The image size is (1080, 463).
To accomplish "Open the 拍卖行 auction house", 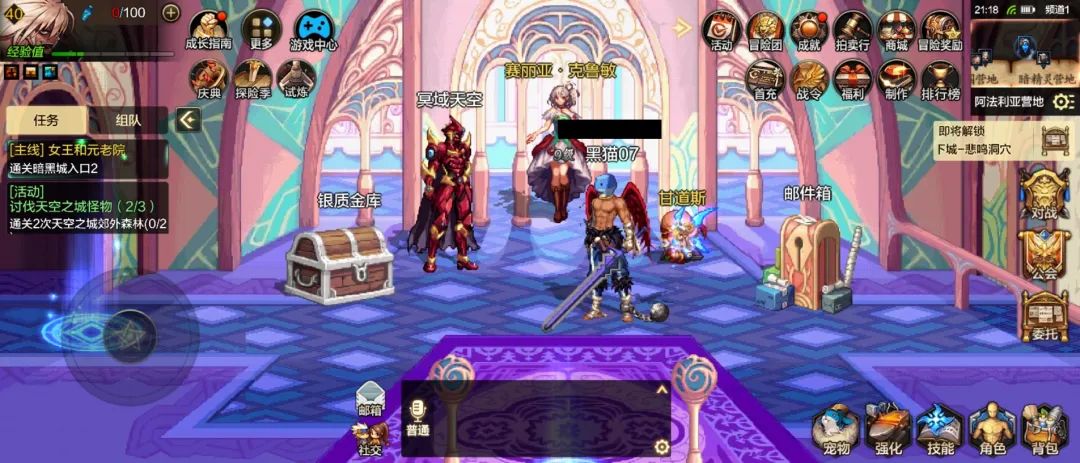I will click(x=853, y=28).
